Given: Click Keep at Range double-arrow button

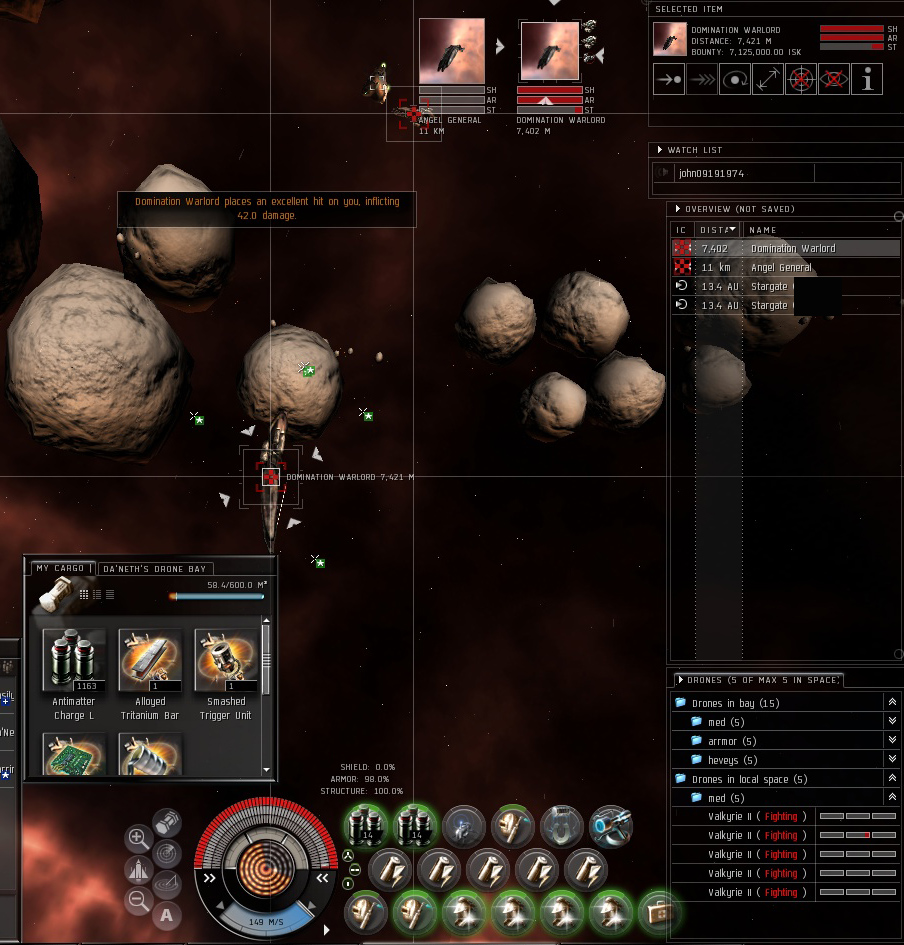Looking at the screenshot, I should point(768,79).
